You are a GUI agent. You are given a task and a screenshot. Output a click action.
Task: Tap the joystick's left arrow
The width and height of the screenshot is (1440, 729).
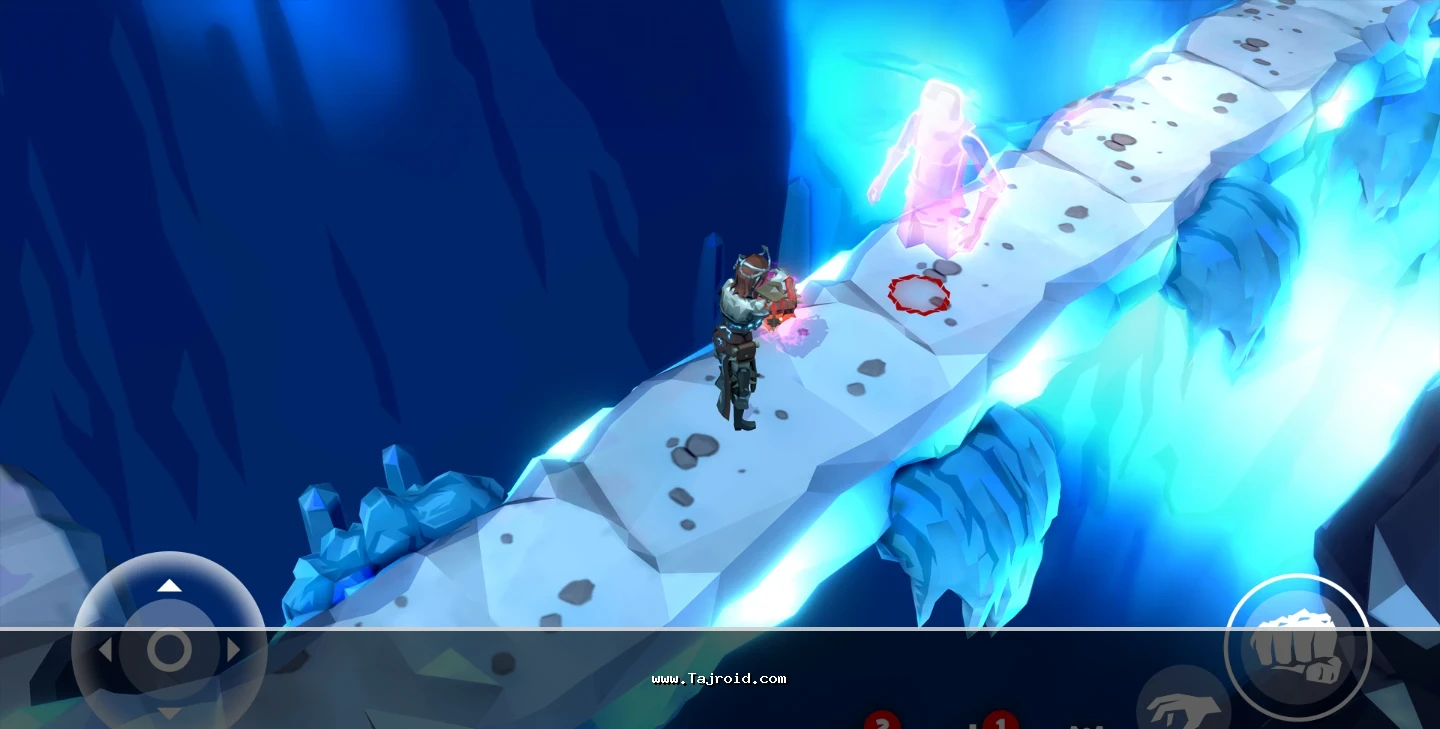pos(105,650)
